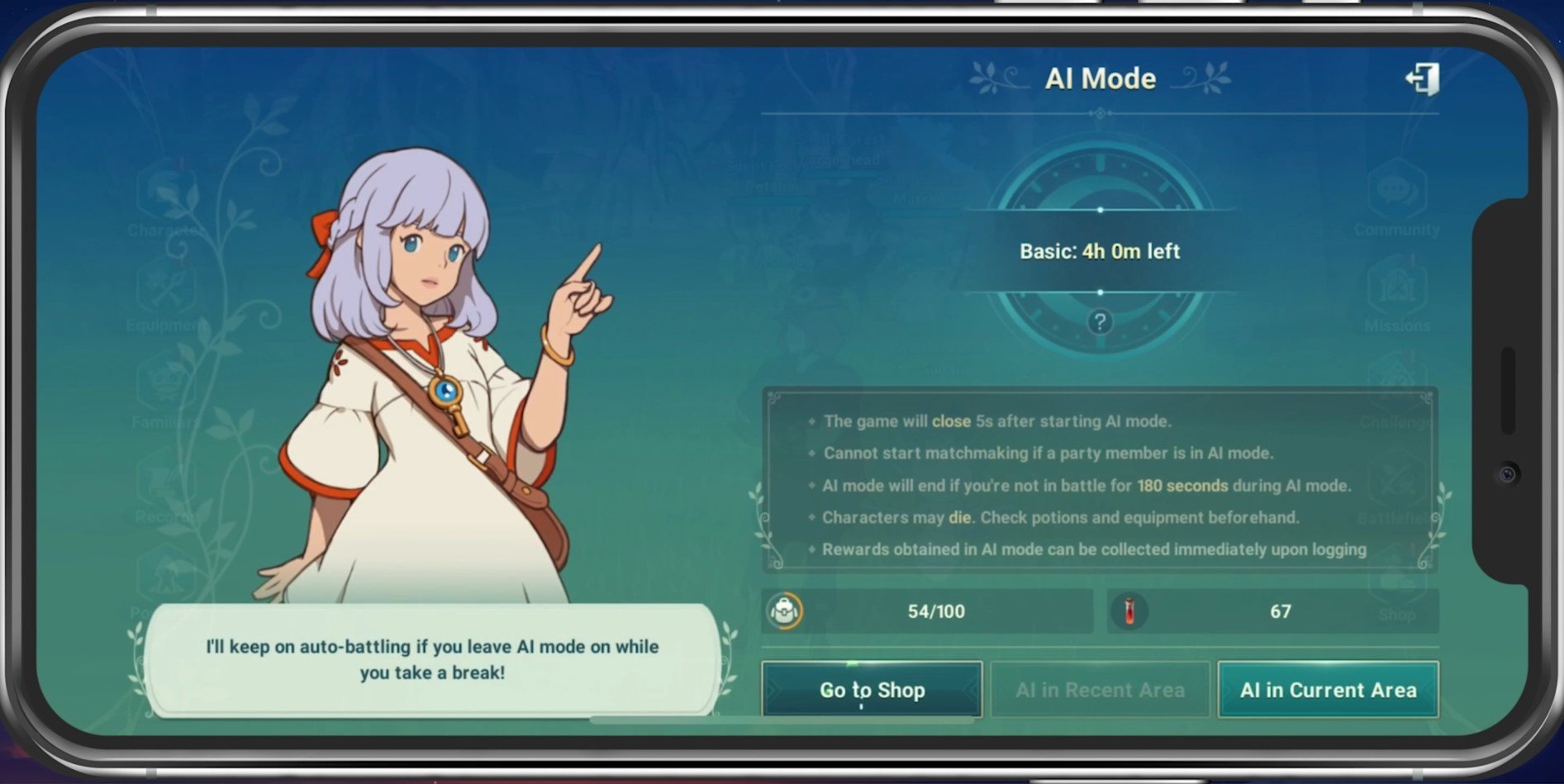Start AI in Current Area
1564x784 pixels.
1328,690
